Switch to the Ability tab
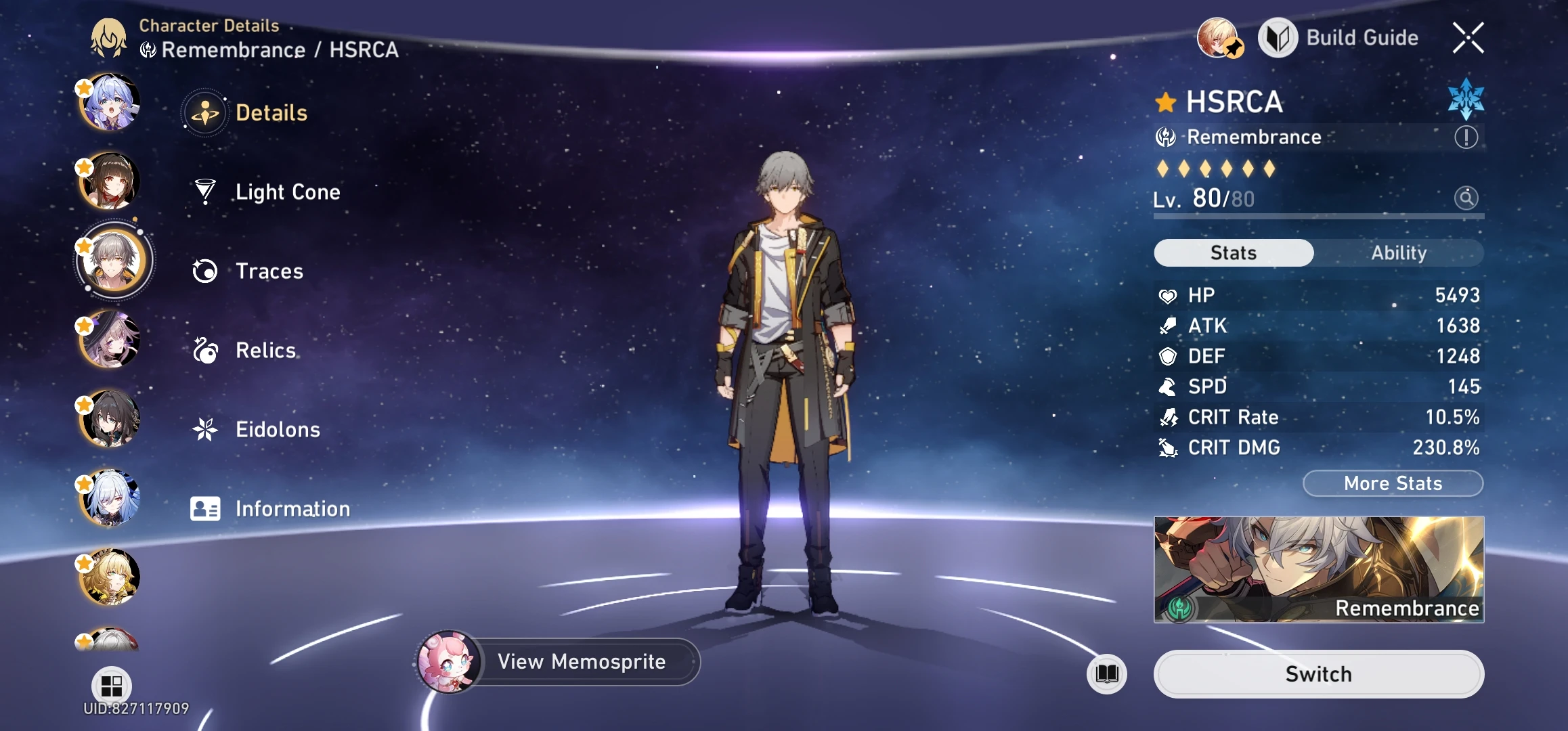The width and height of the screenshot is (1568, 731). [x=1399, y=252]
